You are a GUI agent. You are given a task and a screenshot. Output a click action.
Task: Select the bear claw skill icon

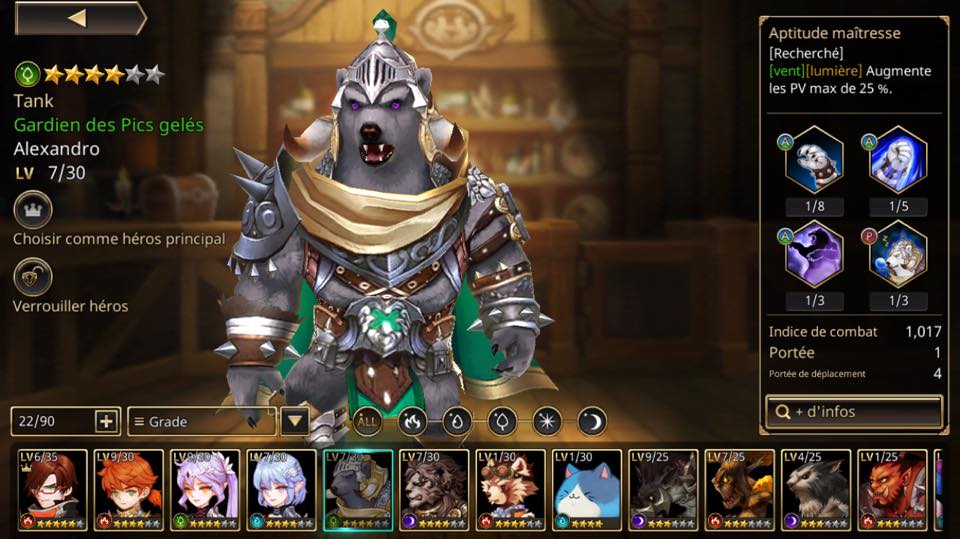point(814,160)
